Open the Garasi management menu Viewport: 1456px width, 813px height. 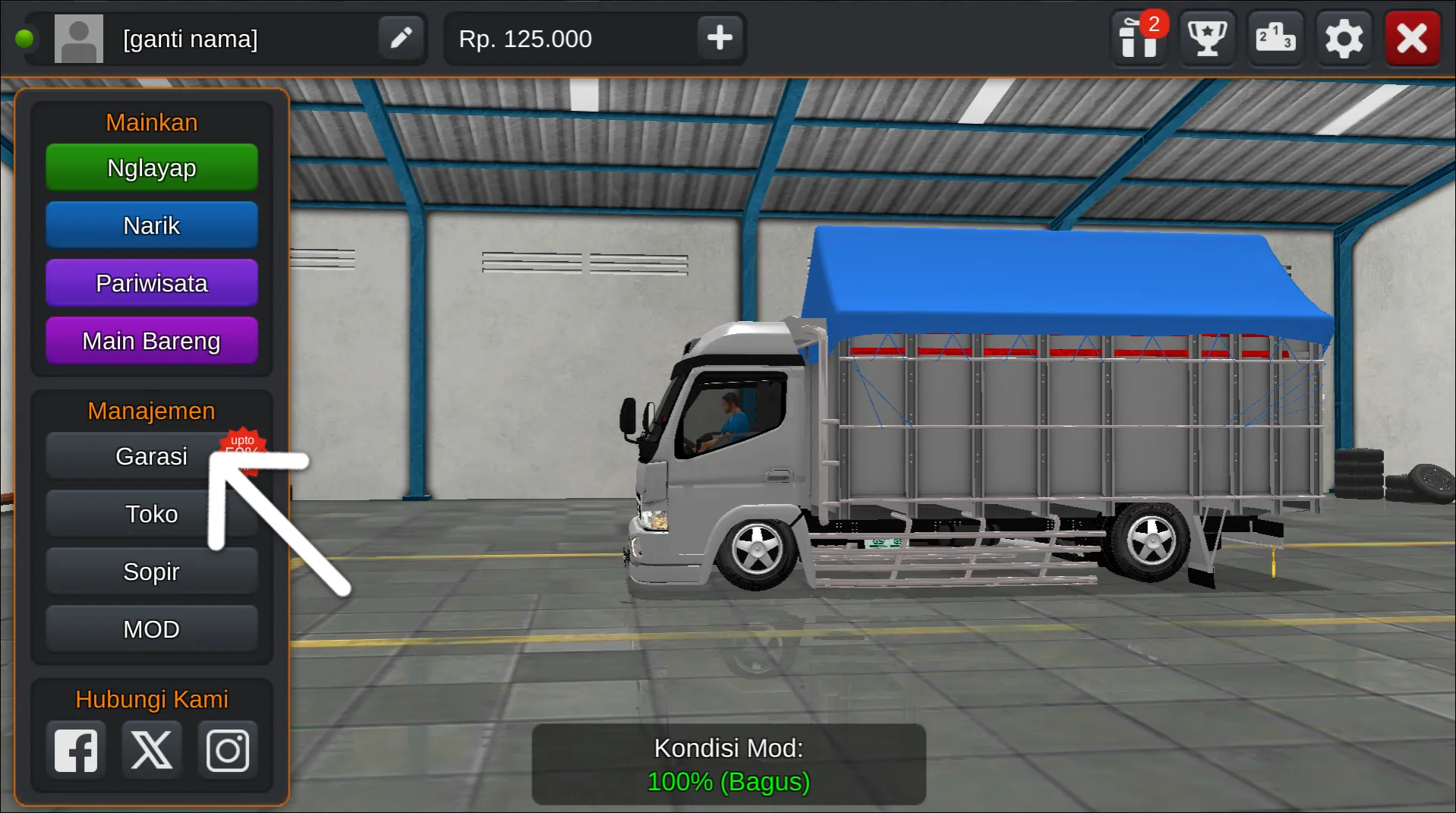coord(151,455)
